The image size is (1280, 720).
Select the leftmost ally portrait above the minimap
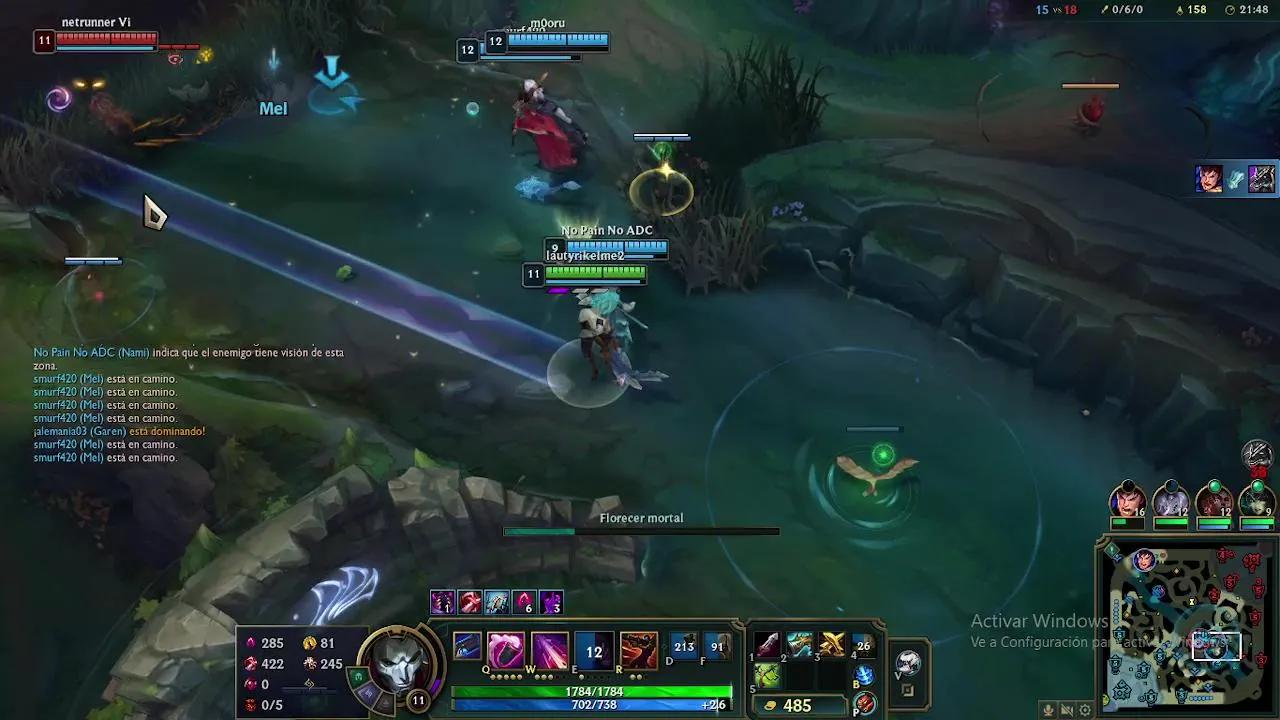click(1128, 500)
